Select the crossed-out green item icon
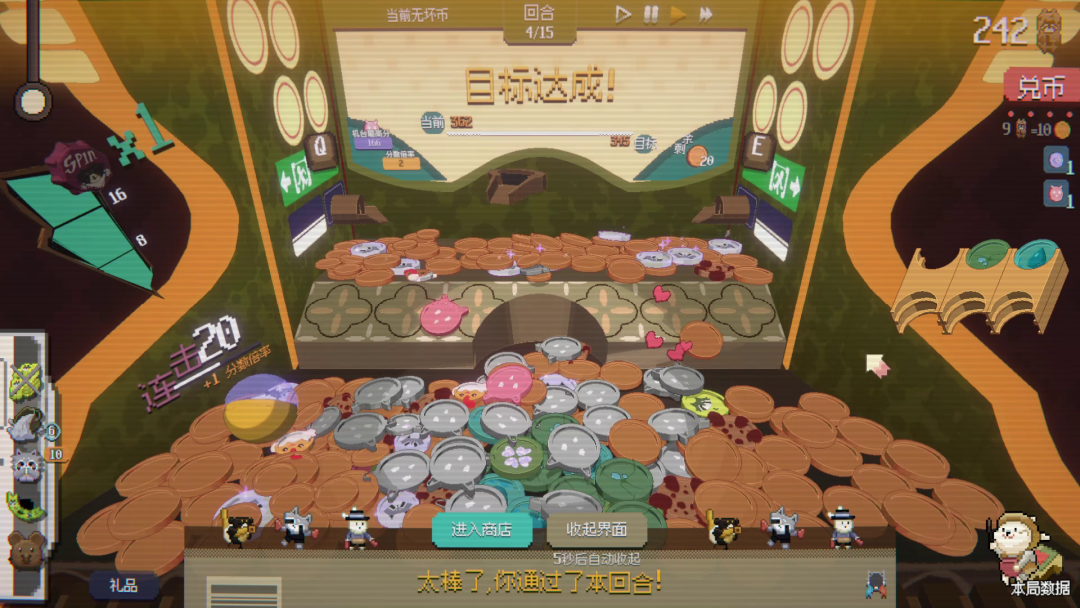Viewport: 1080px width, 608px height. tap(25, 382)
